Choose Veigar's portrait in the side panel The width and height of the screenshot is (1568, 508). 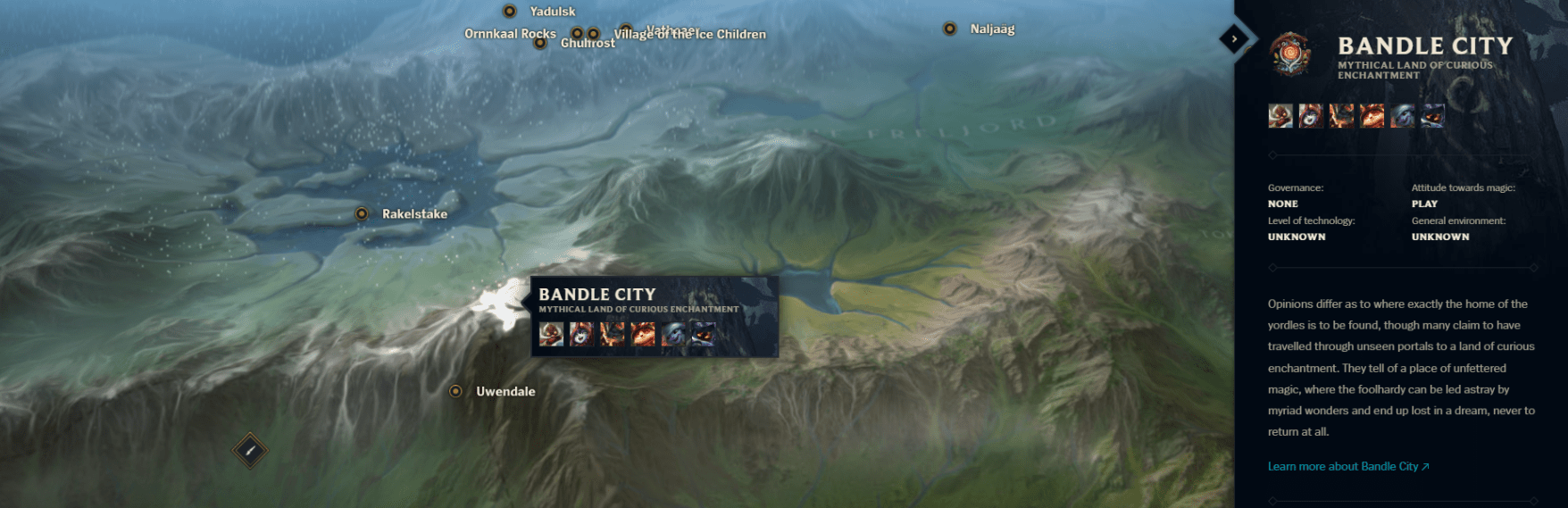[x=1432, y=116]
